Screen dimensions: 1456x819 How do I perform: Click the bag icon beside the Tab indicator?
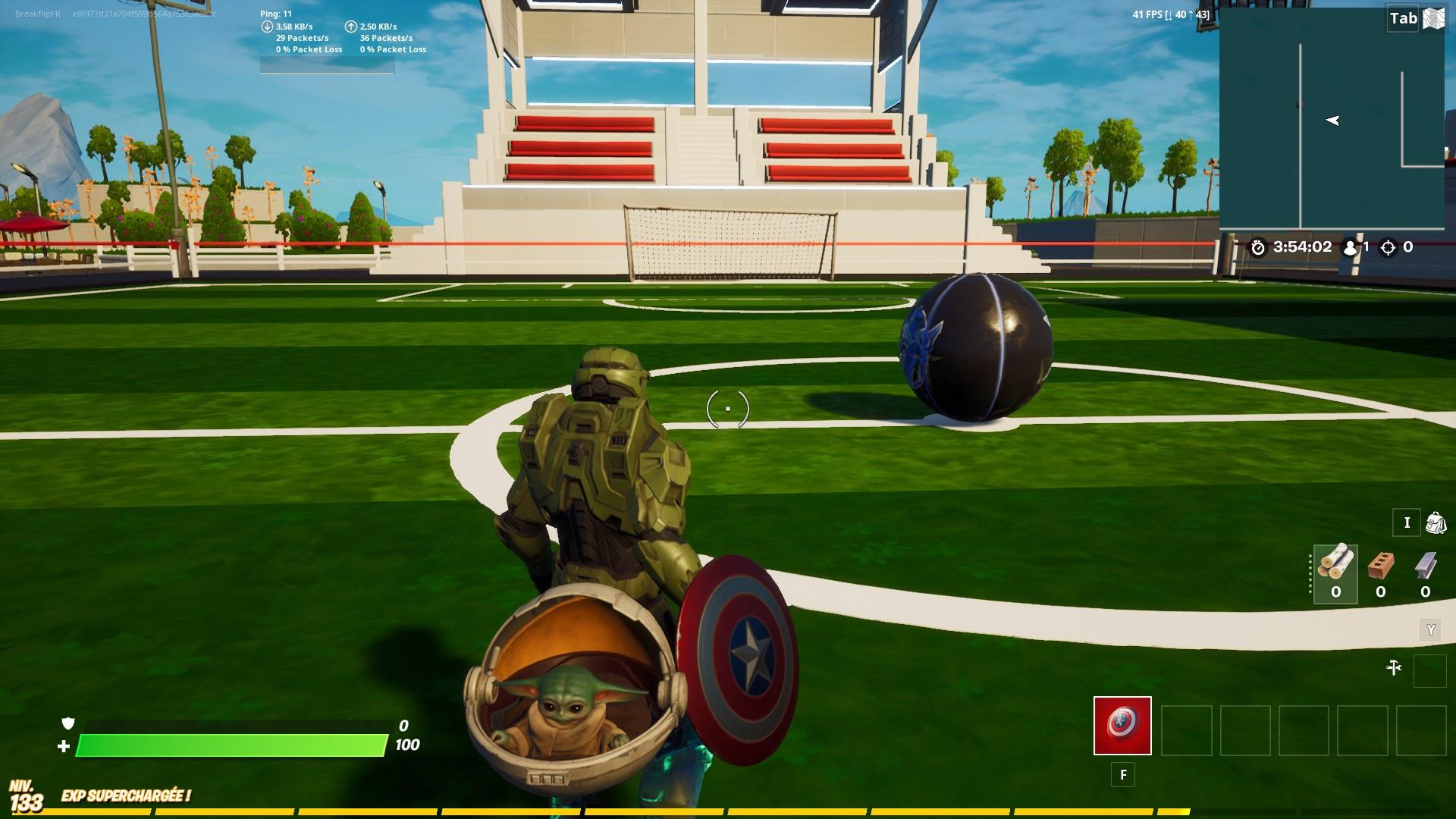[x=1432, y=18]
